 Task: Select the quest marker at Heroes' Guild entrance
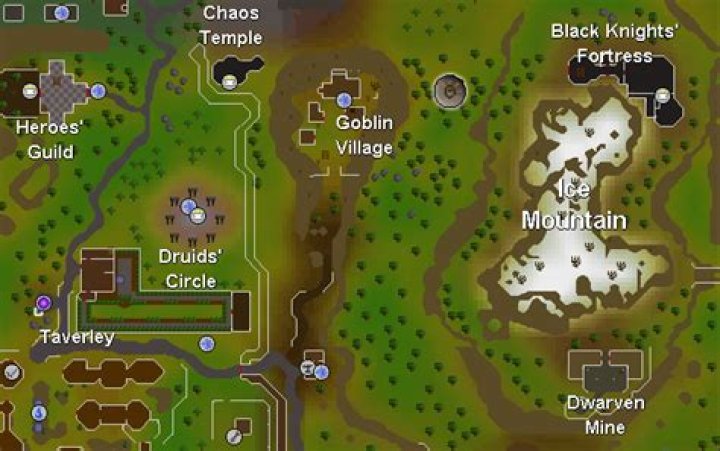pyautogui.click(x=98, y=91)
